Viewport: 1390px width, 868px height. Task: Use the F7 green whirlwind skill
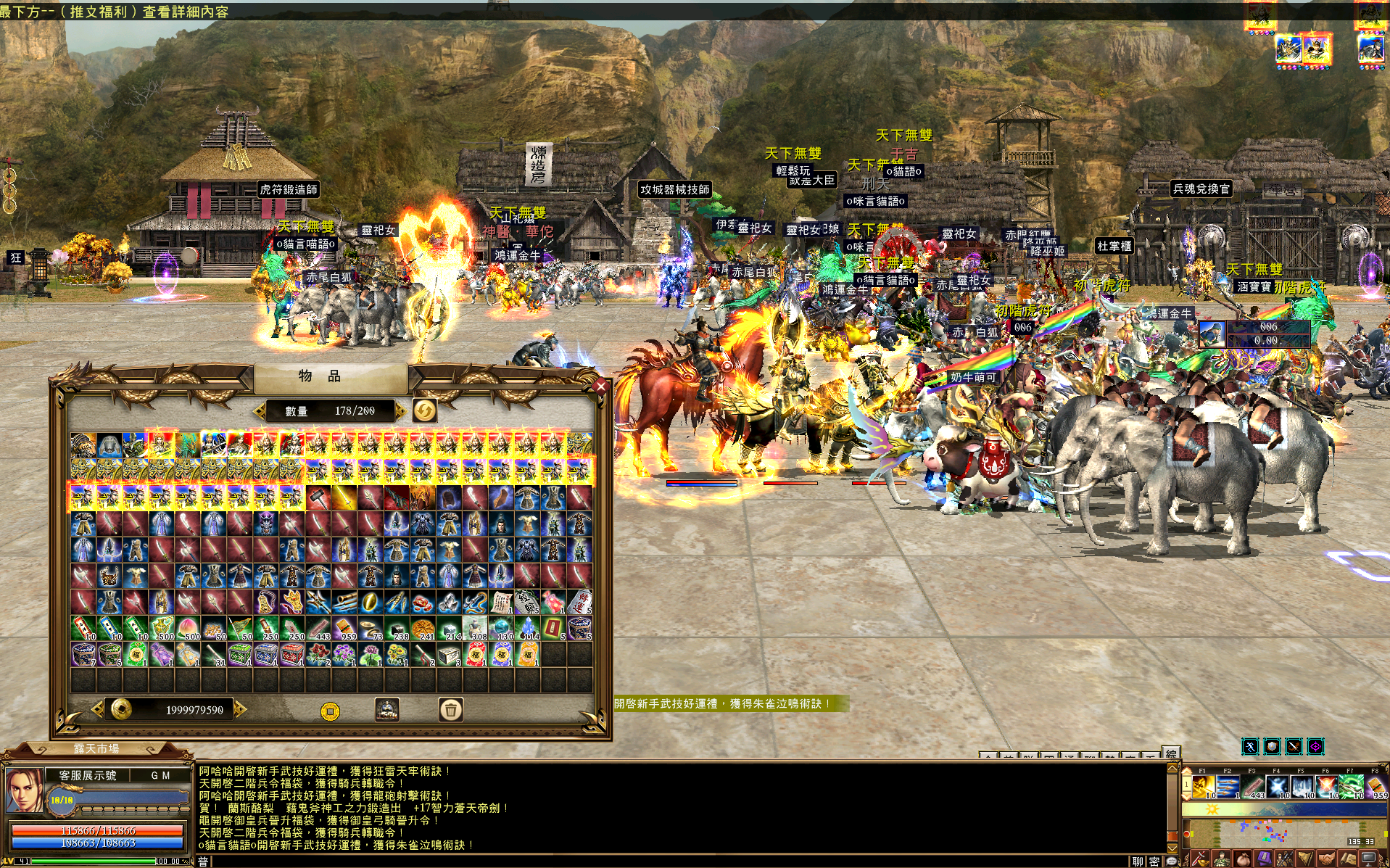(x=1352, y=786)
